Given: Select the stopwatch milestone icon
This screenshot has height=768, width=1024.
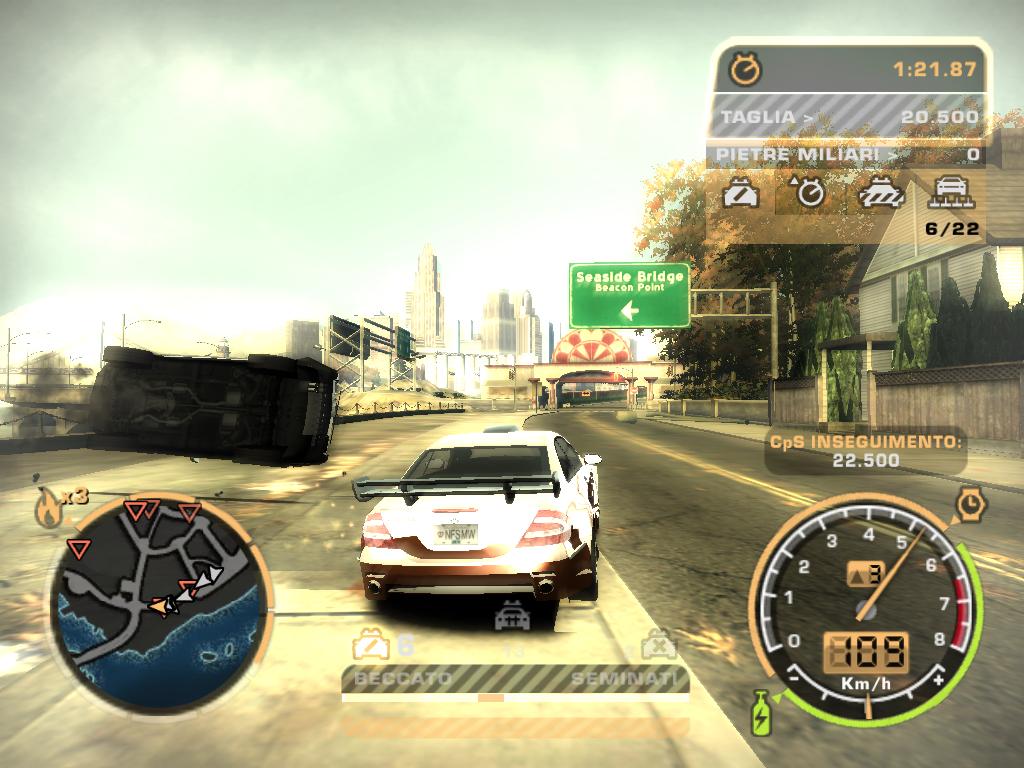Looking at the screenshot, I should (x=808, y=192).
